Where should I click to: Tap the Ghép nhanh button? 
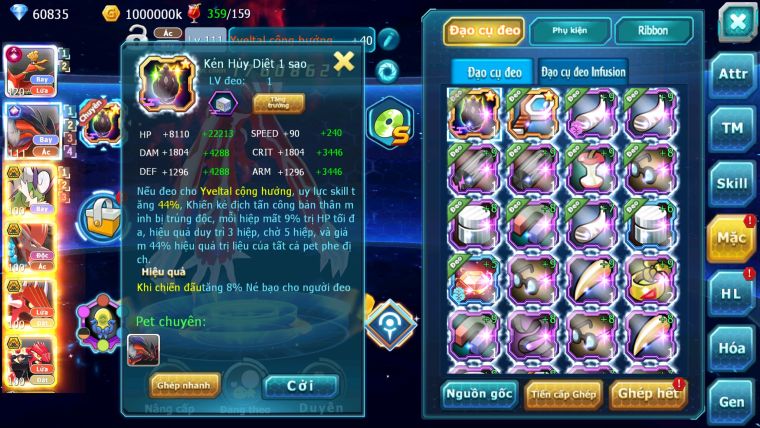click(x=184, y=385)
